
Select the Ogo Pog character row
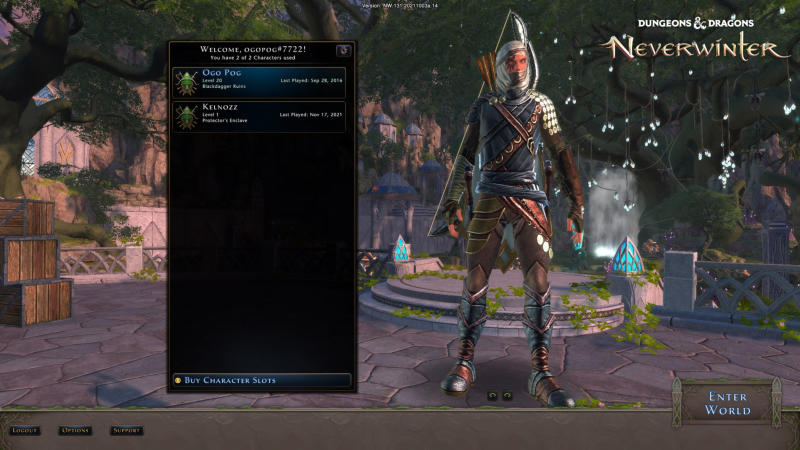pos(260,82)
